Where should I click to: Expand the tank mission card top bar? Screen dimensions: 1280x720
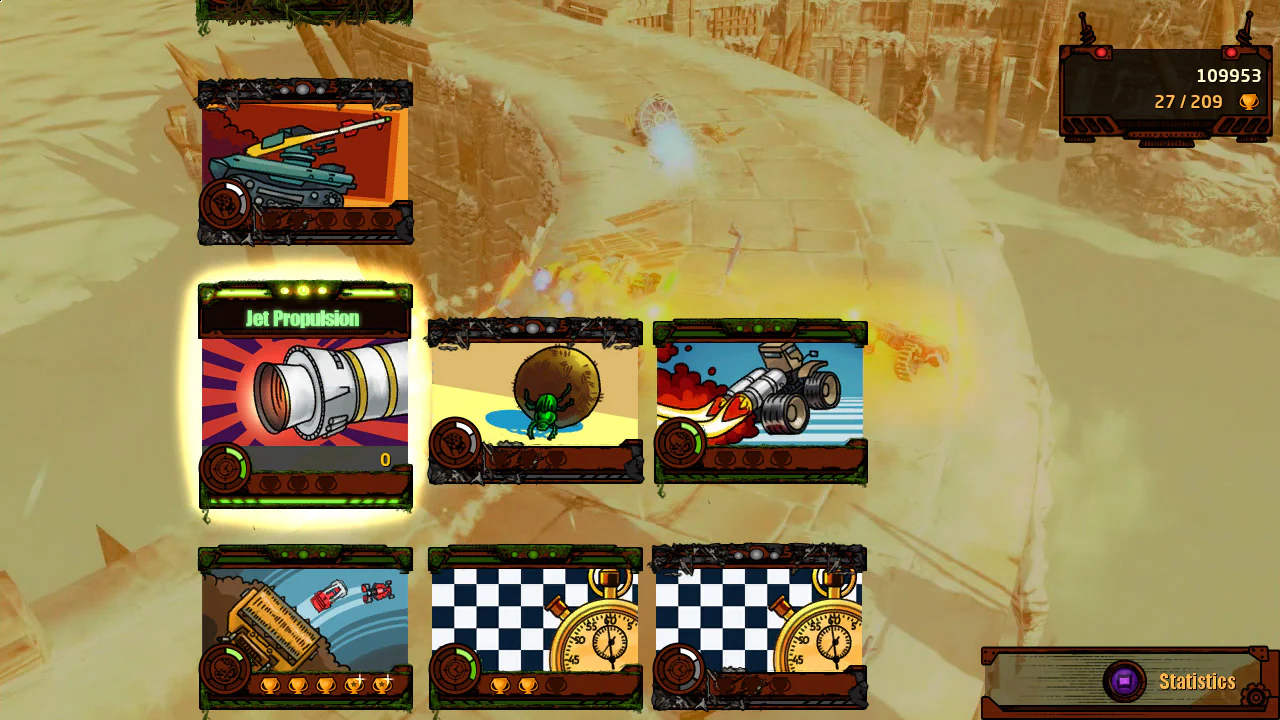point(305,90)
